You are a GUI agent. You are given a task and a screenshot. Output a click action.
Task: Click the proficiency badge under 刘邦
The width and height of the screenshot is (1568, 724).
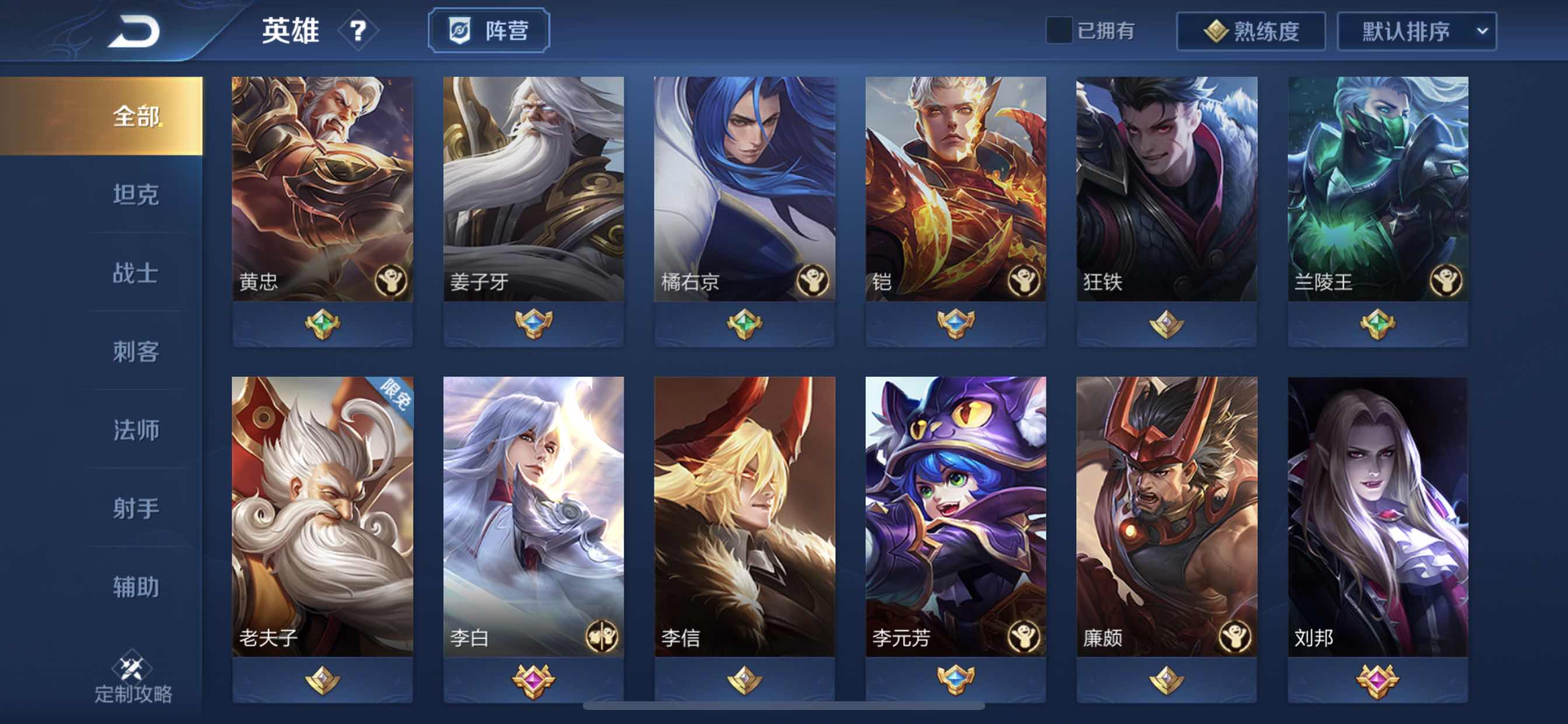(1377, 679)
